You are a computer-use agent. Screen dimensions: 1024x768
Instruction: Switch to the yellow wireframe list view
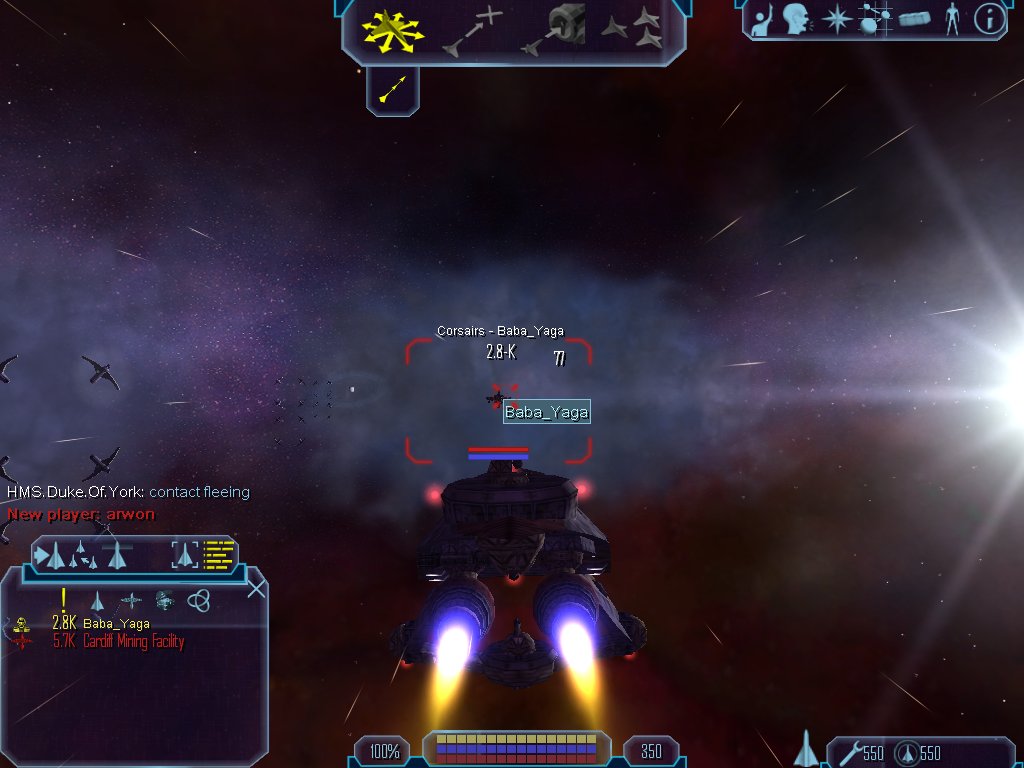219,555
